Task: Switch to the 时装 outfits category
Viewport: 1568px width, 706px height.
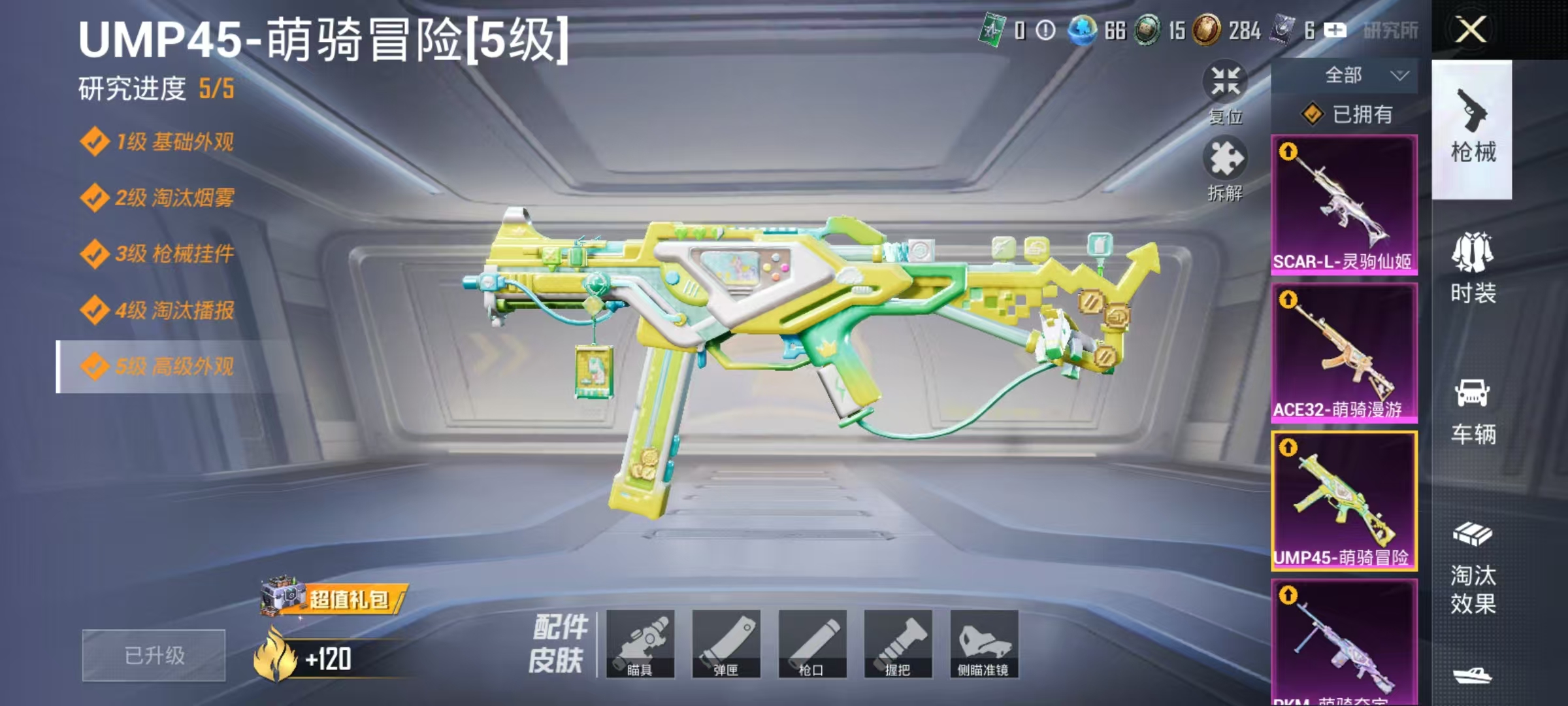Action: coord(1473,275)
